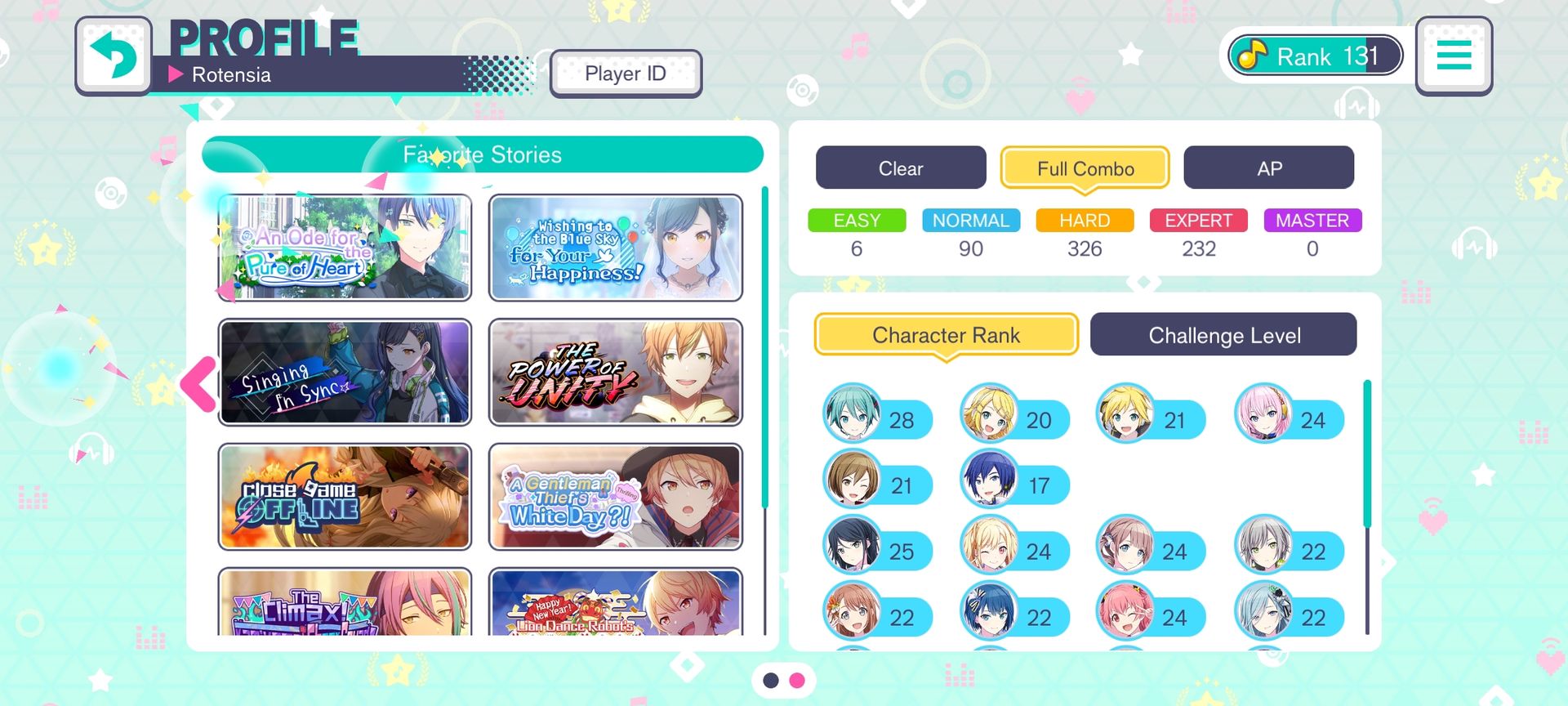The height and width of the screenshot is (706, 1568).
Task: Switch to the Challenge Level tab
Action: (1223, 335)
